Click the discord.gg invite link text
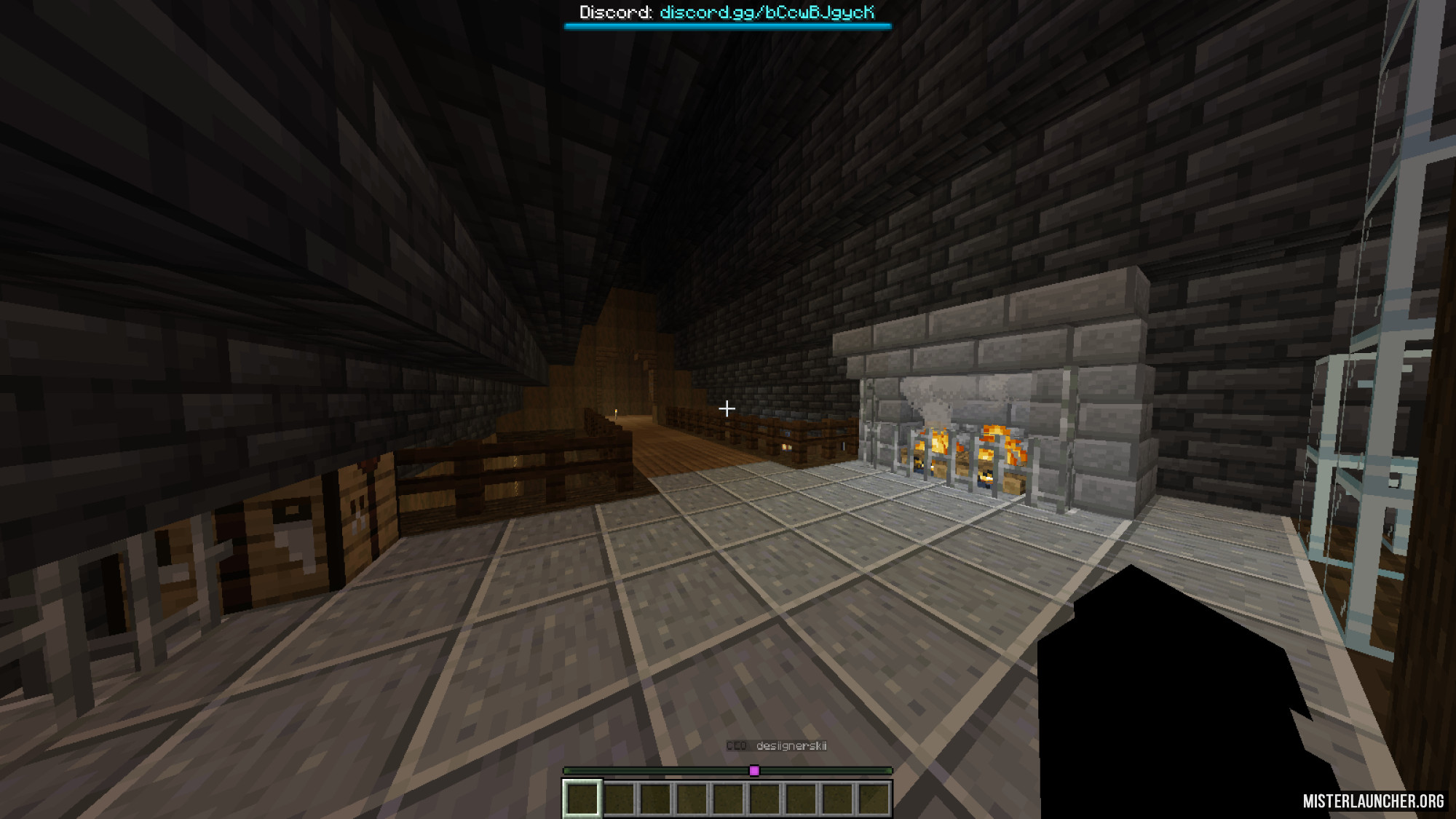The image size is (1456, 819). tap(767, 12)
